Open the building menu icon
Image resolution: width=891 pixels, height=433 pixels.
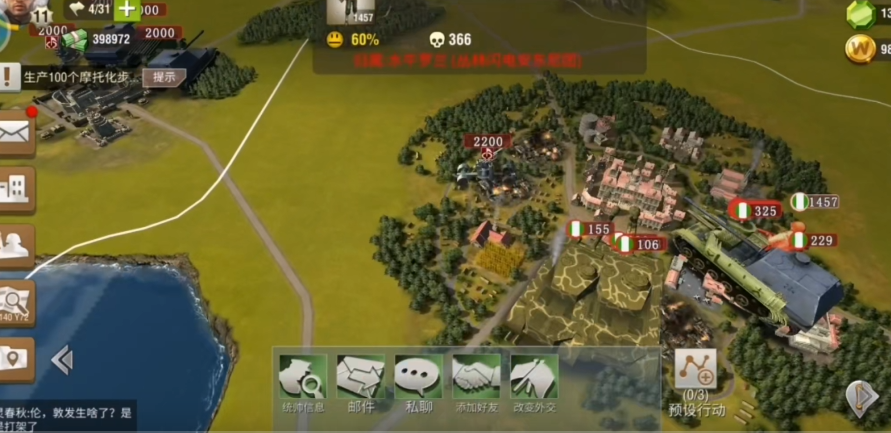pos(16,189)
